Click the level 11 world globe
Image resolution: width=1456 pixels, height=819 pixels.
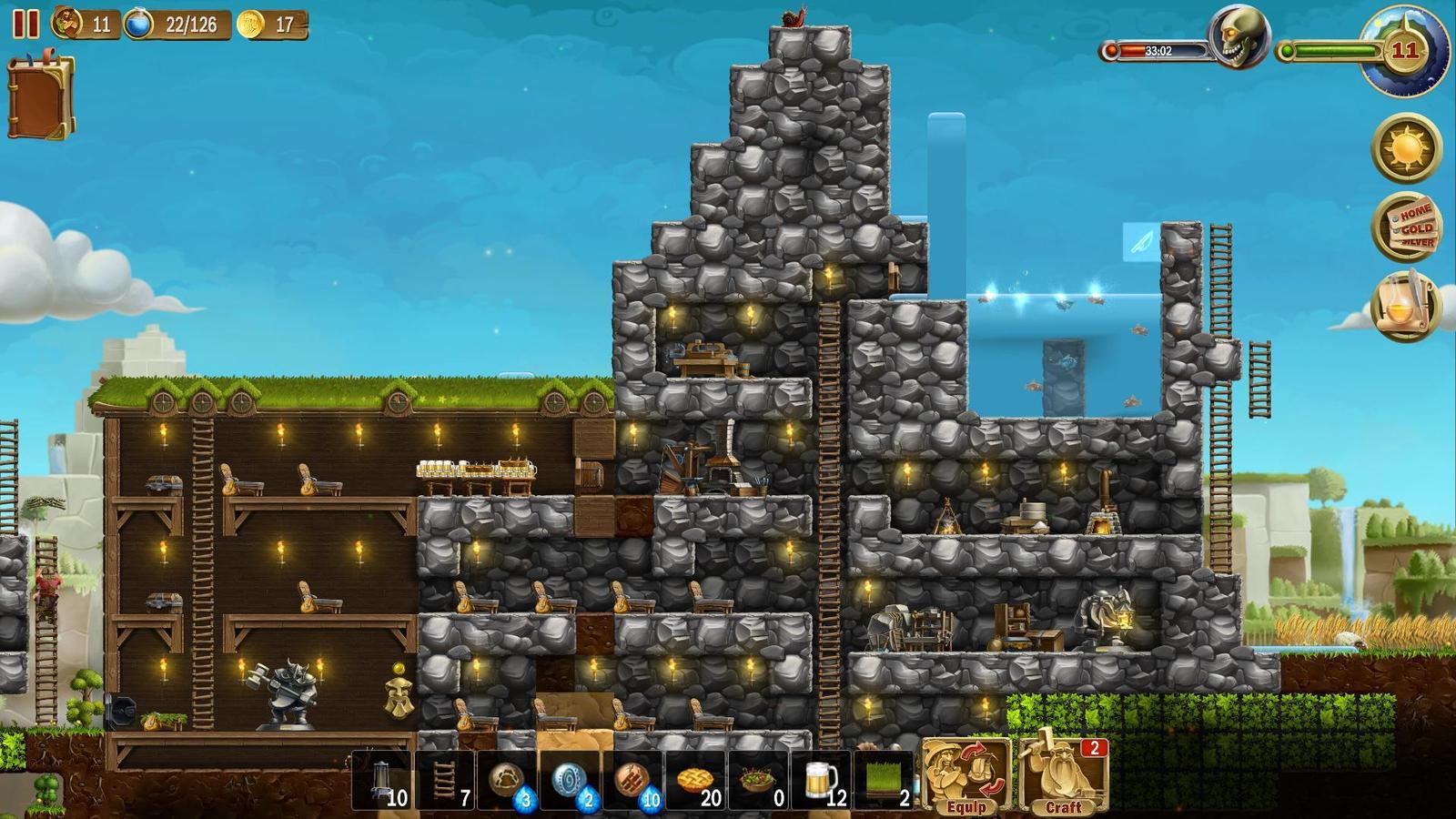point(1404,51)
